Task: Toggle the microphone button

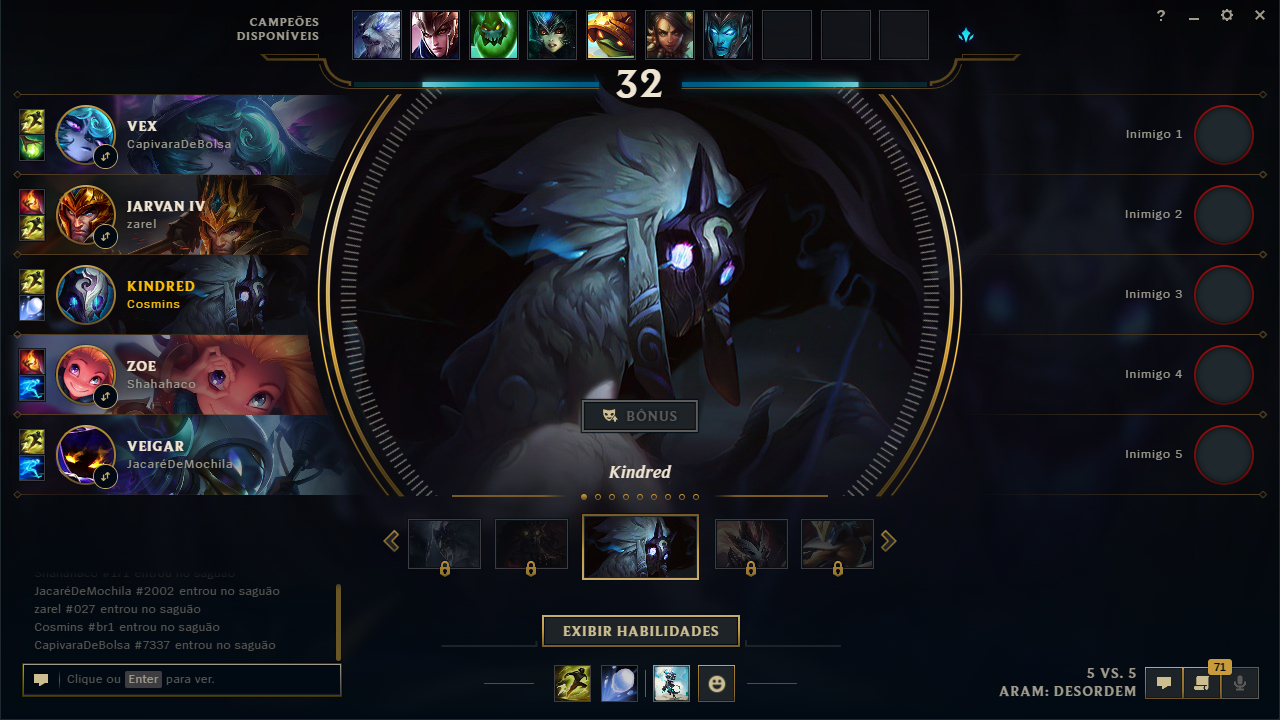Action: [x=1240, y=683]
